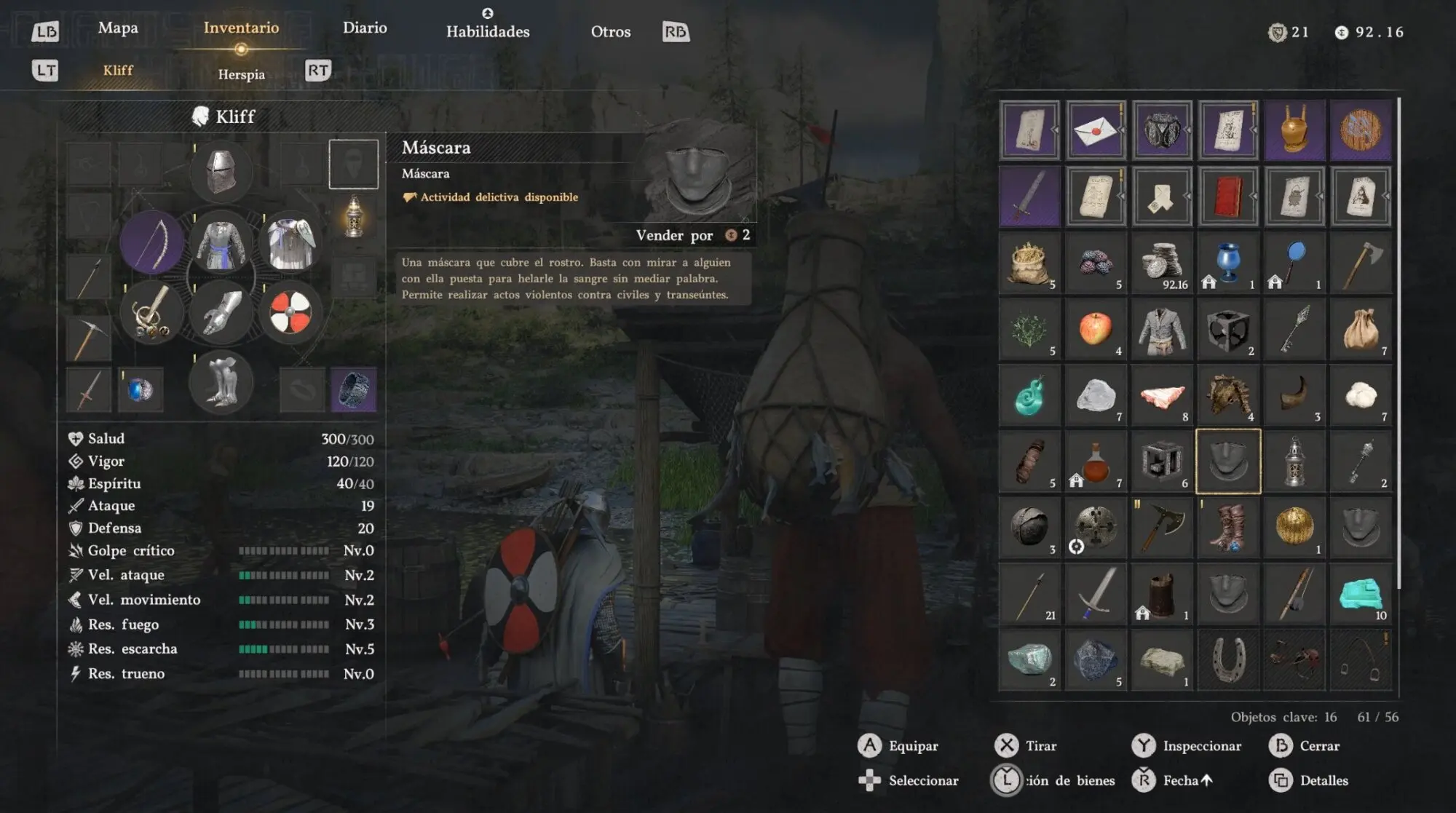Screen dimensions: 1456x813
Task: Select the equipped blue gem slot
Action: click(140, 390)
